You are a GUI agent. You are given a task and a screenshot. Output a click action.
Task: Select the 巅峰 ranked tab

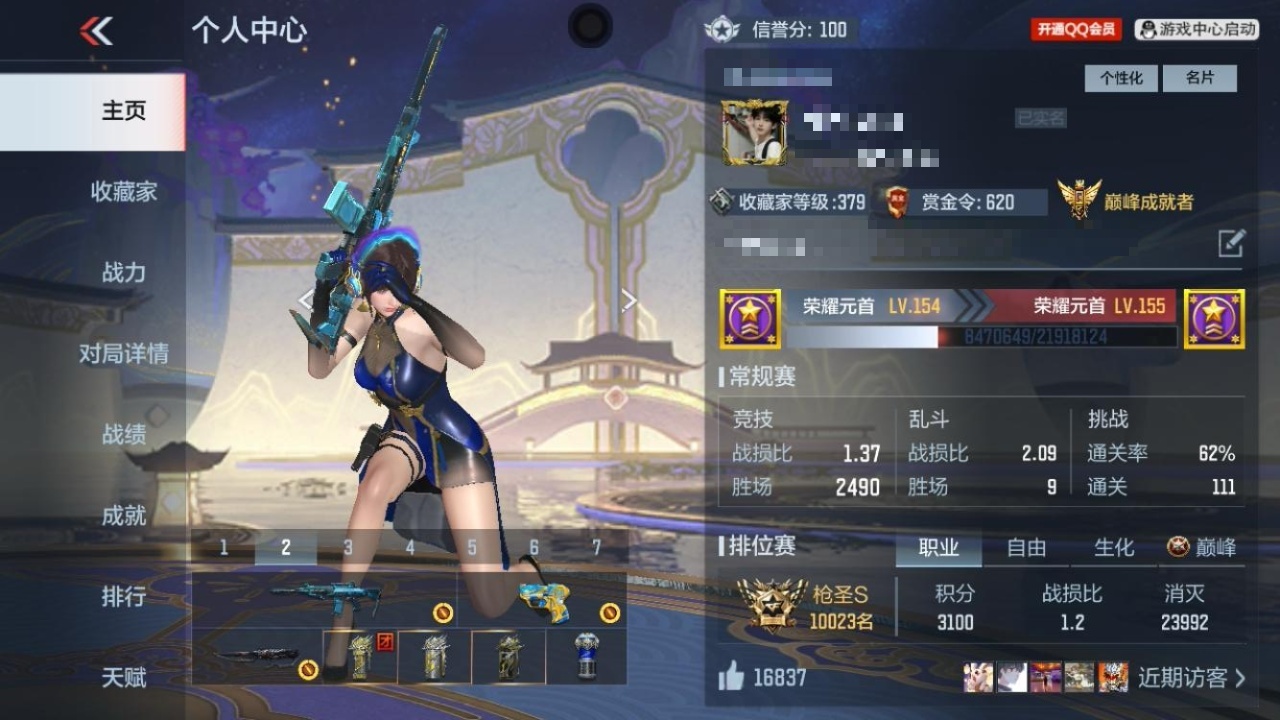click(x=1202, y=547)
